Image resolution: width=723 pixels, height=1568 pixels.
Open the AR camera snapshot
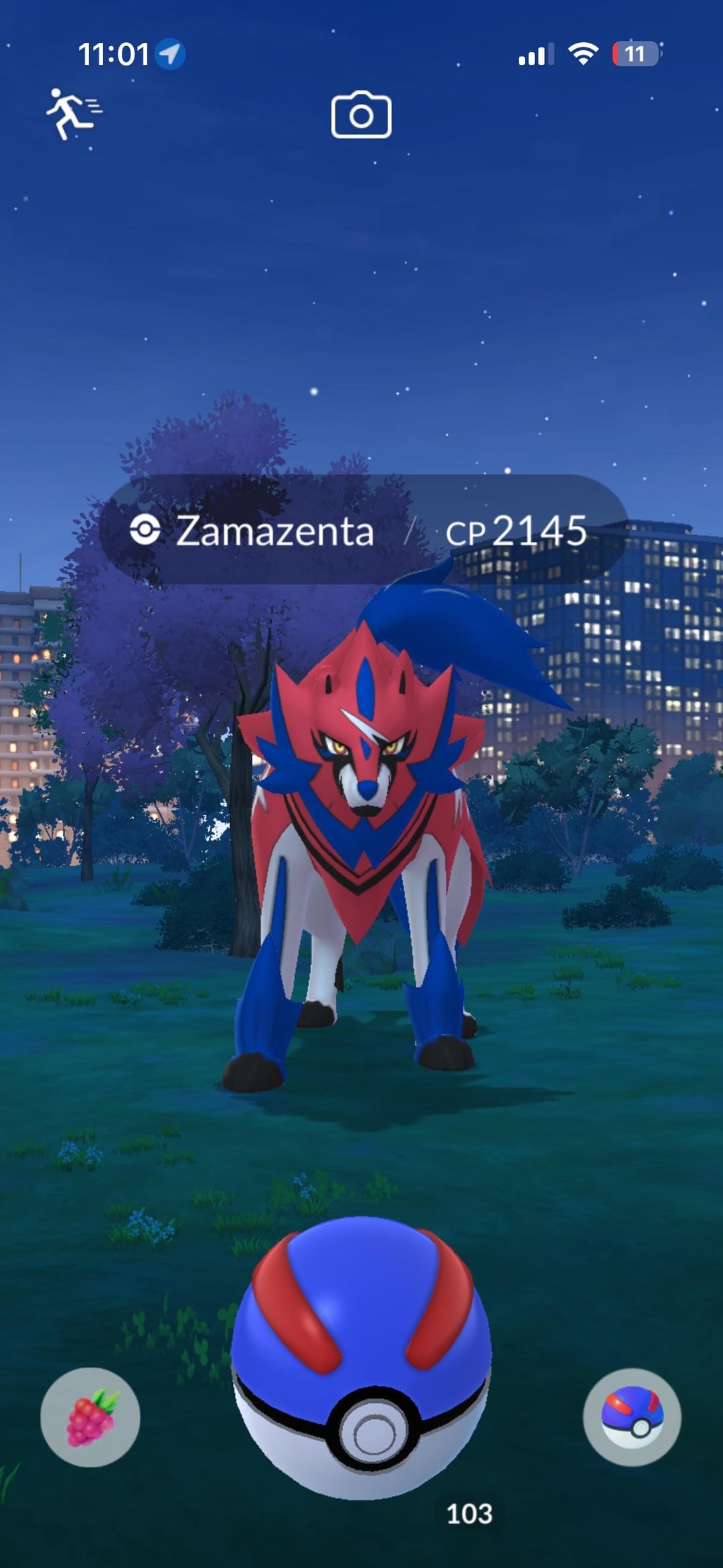point(361,115)
